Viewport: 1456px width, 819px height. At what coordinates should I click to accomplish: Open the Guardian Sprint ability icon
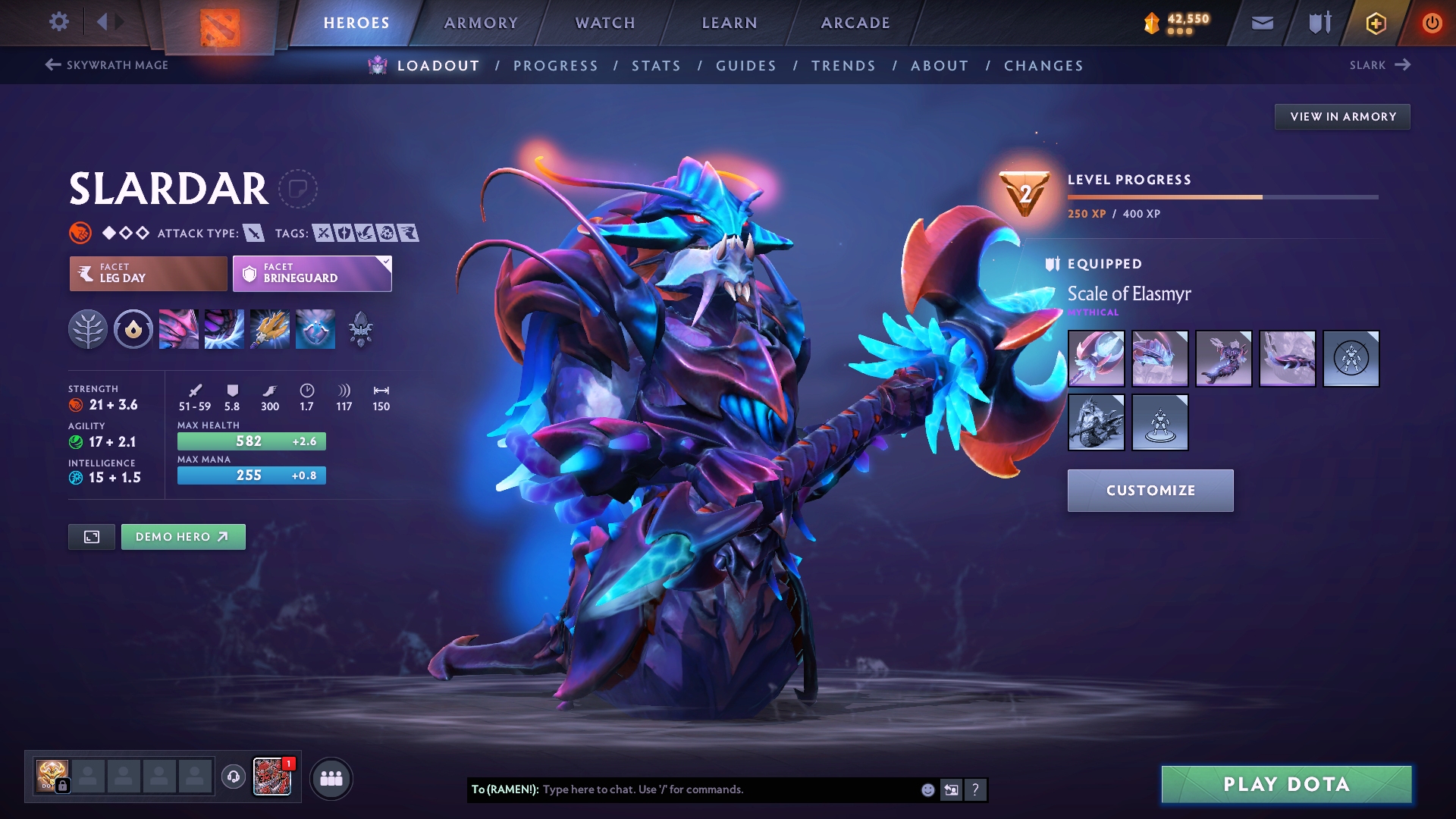tap(178, 329)
